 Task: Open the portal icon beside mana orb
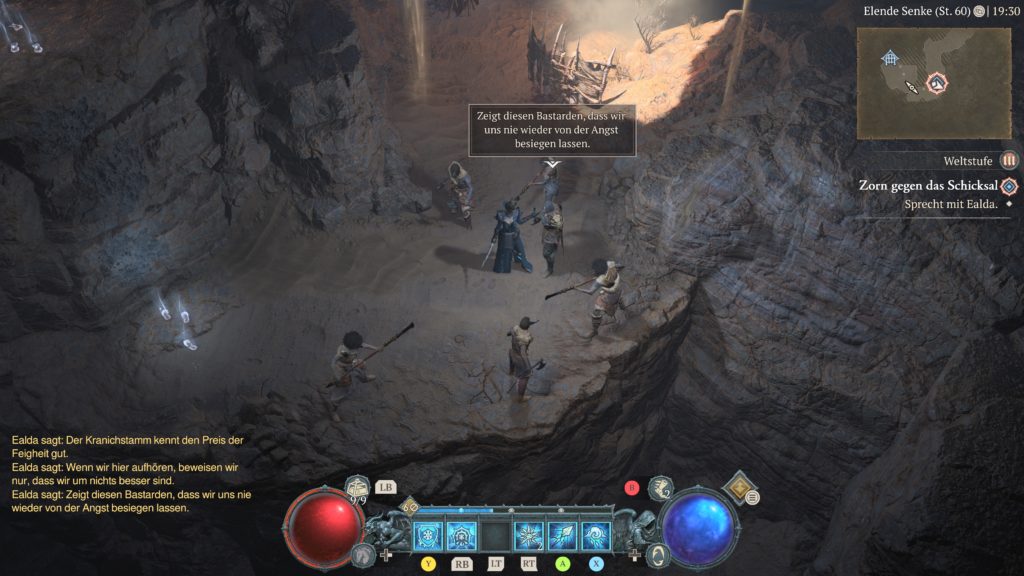[x=657, y=553]
